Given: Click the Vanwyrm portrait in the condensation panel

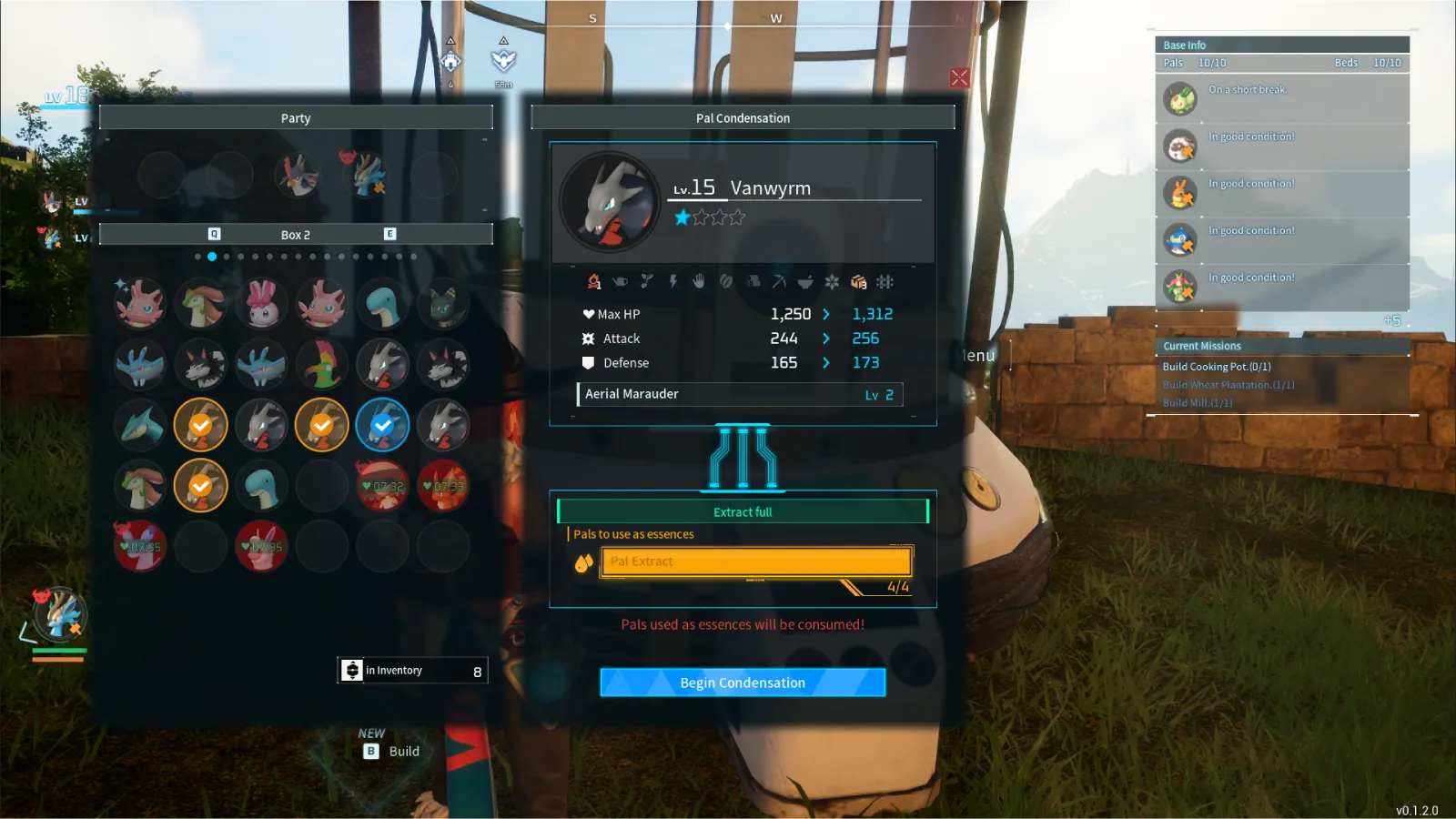Looking at the screenshot, I should (x=609, y=202).
